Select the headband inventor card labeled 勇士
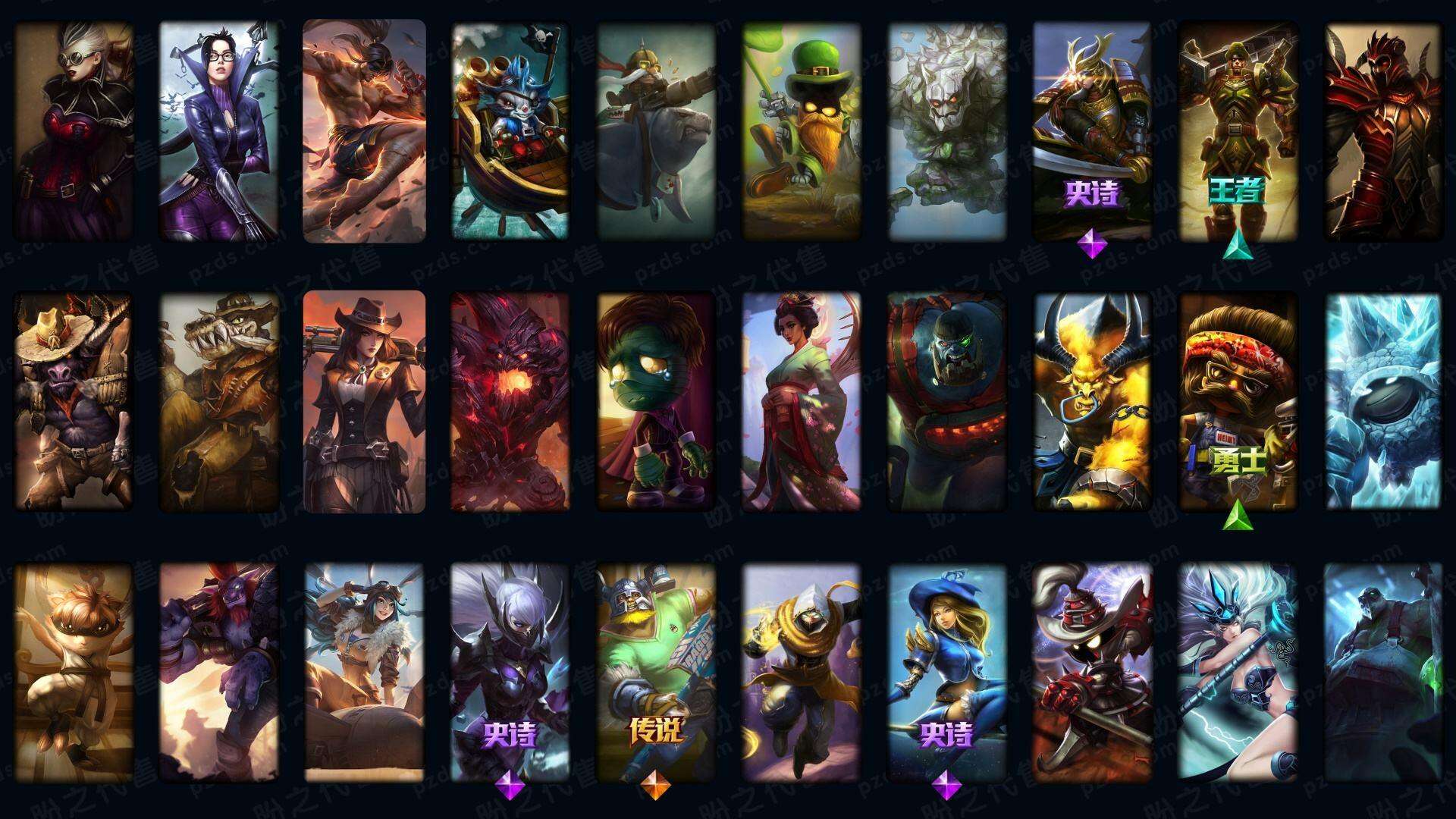 click(1238, 400)
